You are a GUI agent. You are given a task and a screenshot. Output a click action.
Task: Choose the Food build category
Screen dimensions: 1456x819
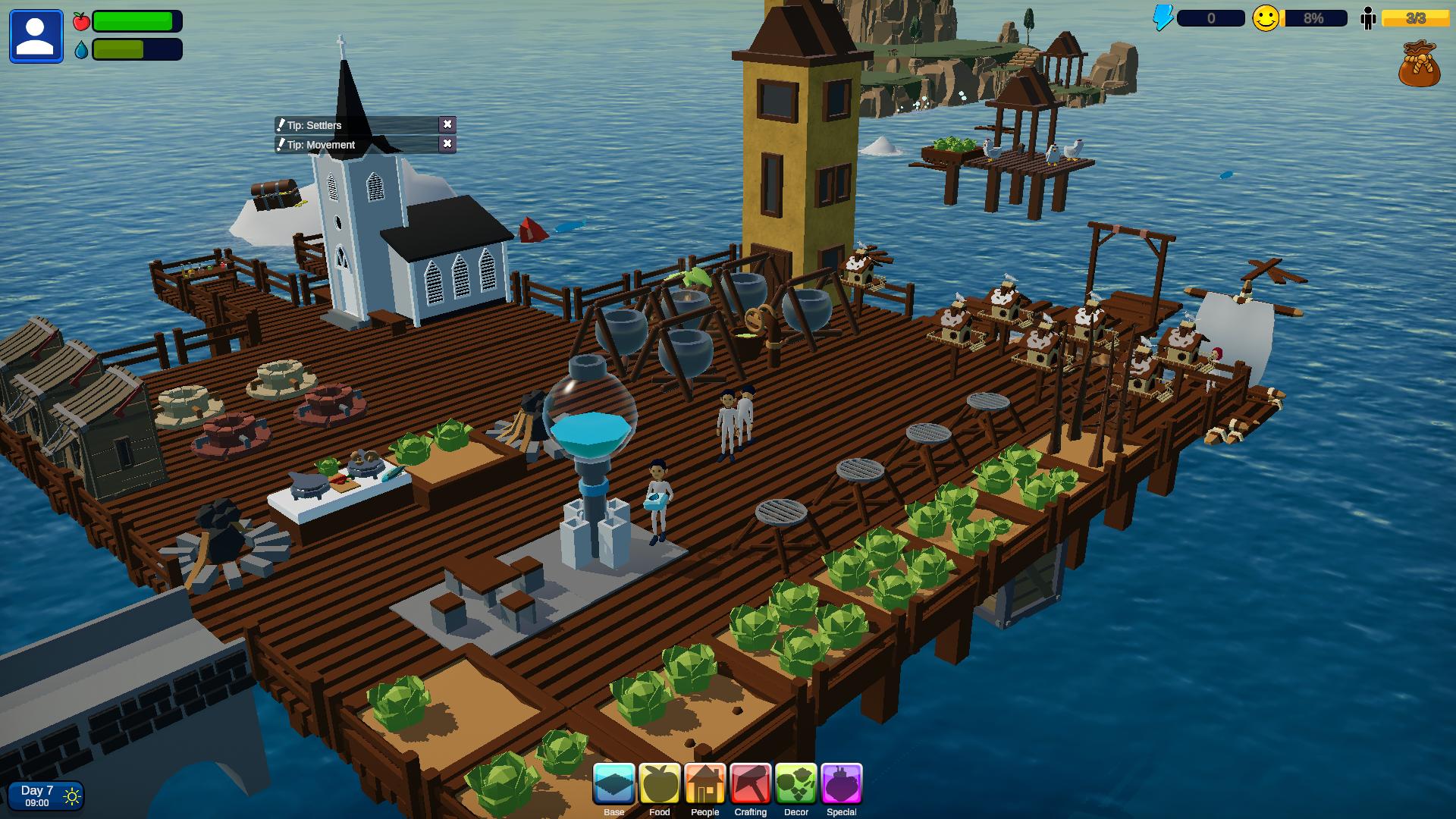[x=660, y=784]
